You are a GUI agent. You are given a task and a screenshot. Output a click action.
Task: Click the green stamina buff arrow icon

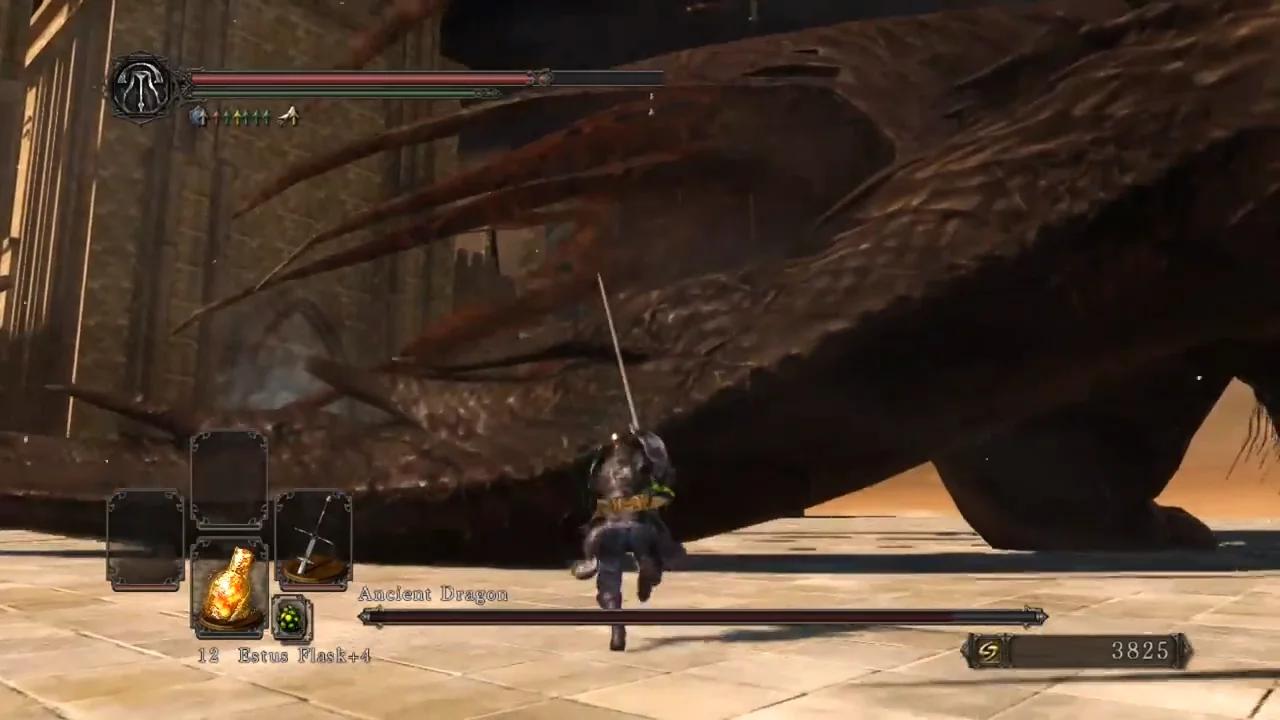coord(227,117)
